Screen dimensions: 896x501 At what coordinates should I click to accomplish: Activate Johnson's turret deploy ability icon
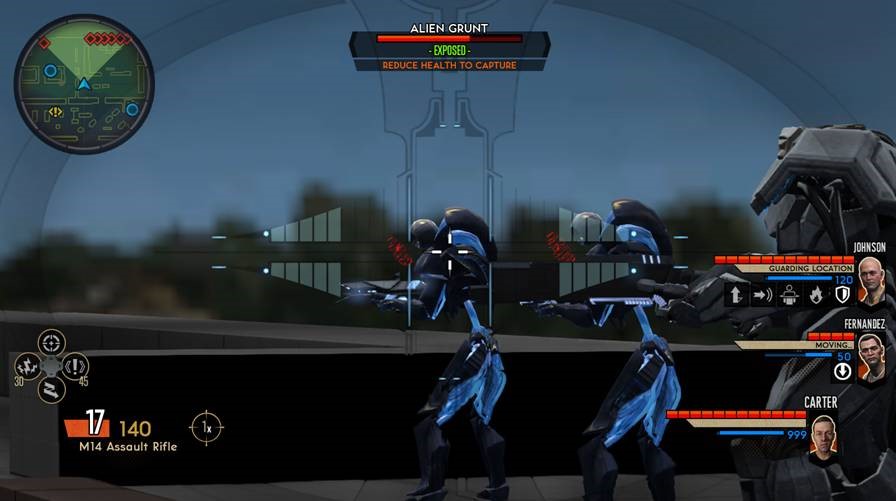[x=789, y=295]
